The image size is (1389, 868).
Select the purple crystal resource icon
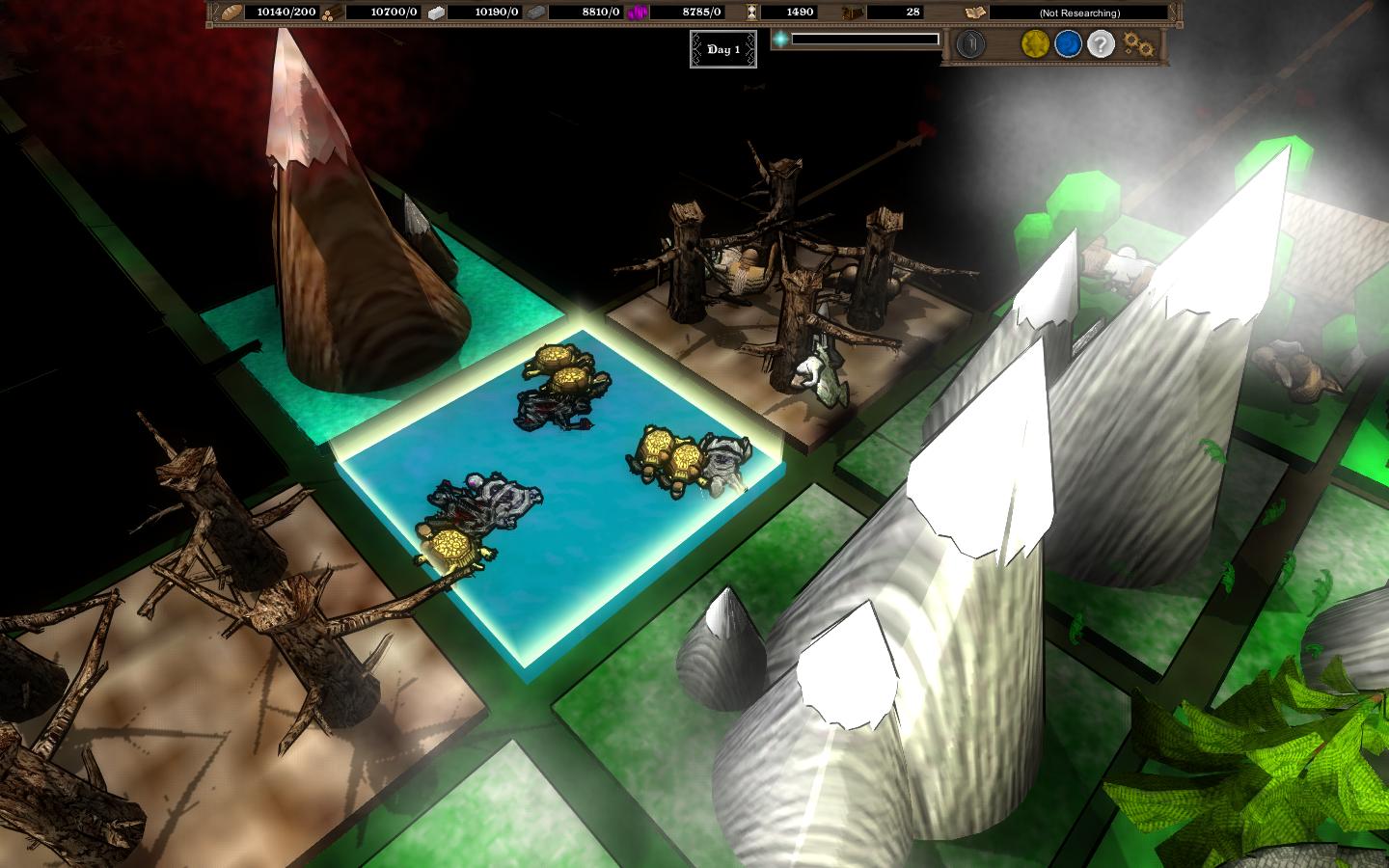point(639,13)
